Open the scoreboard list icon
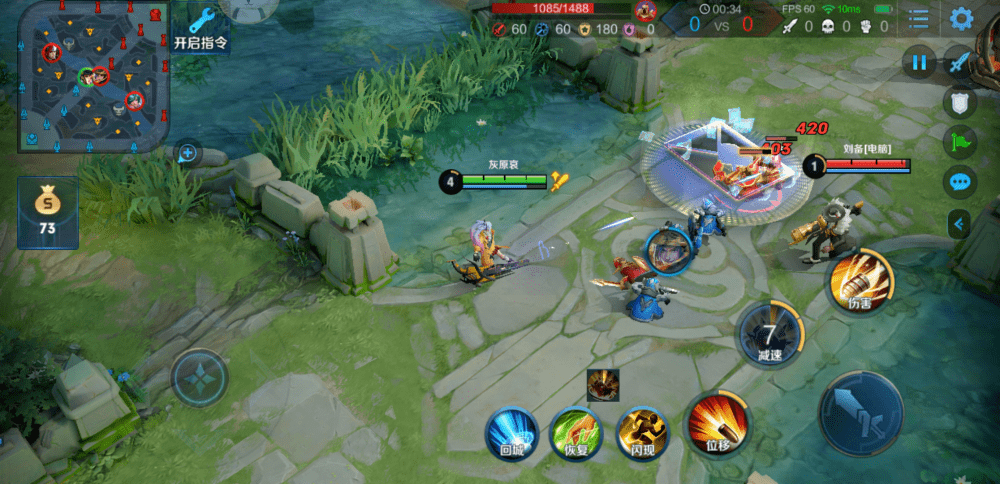1000x484 pixels. [919, 18]
